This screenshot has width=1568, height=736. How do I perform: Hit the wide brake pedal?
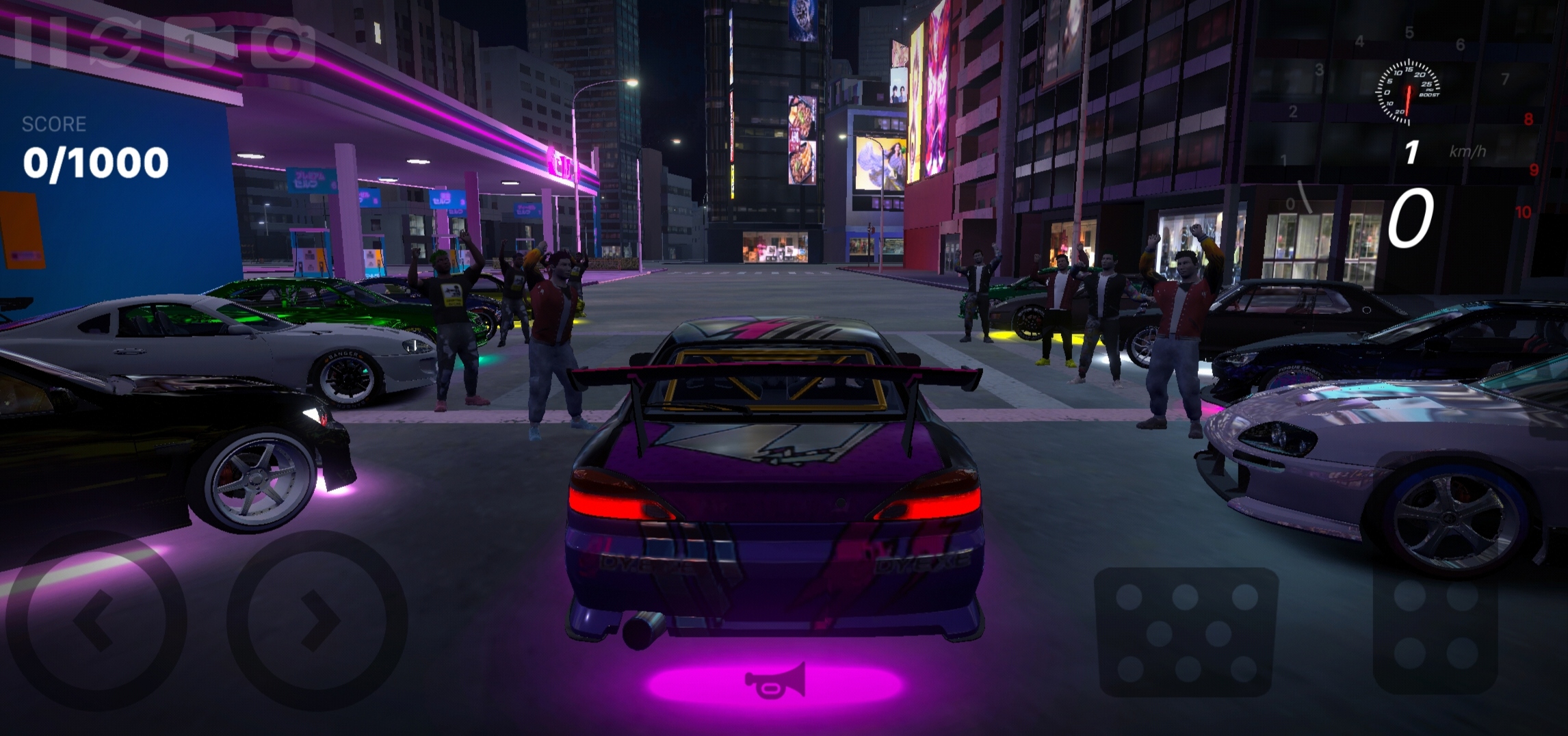[1186, 631]
